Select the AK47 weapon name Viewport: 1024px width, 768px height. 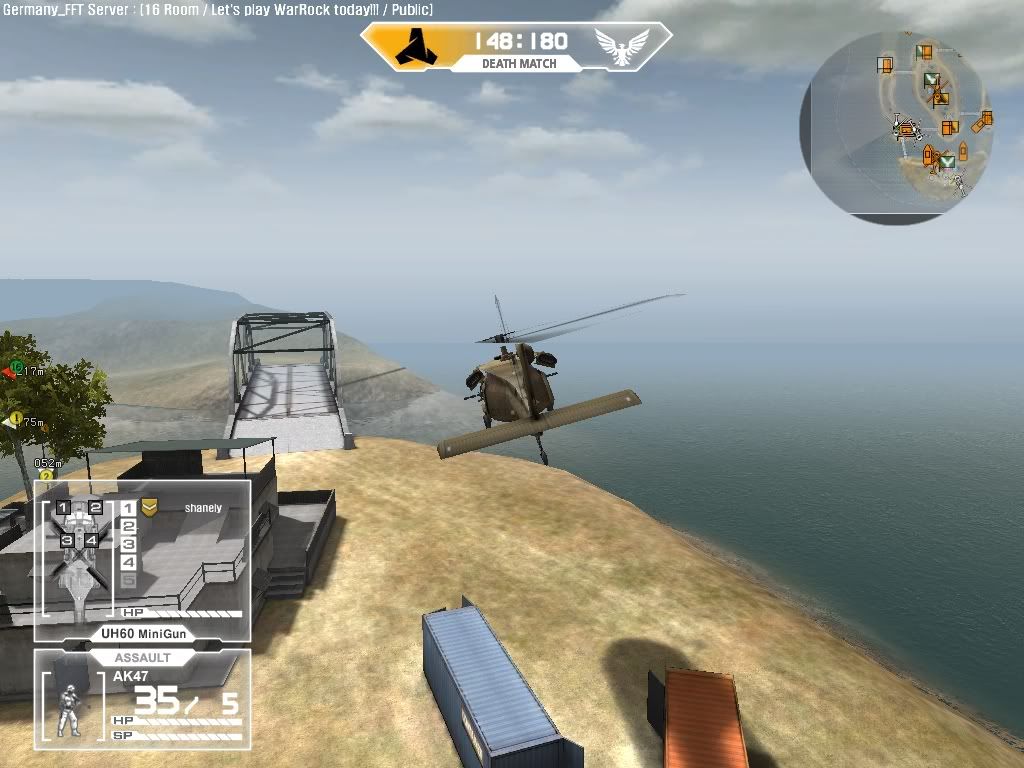point(131,677)
